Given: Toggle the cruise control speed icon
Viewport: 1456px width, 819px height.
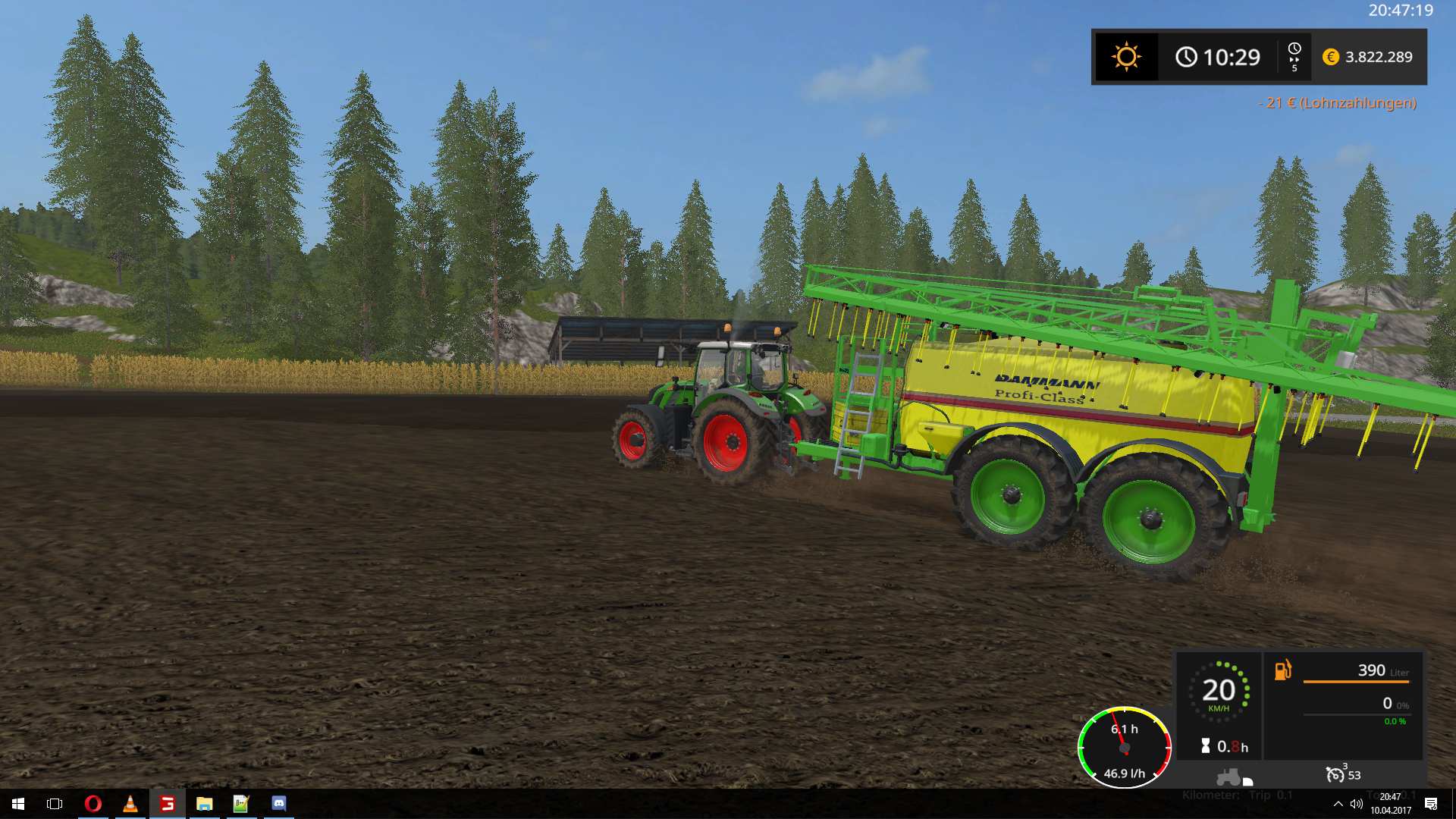Looking at the screenshot, I should coord(1335,774).
